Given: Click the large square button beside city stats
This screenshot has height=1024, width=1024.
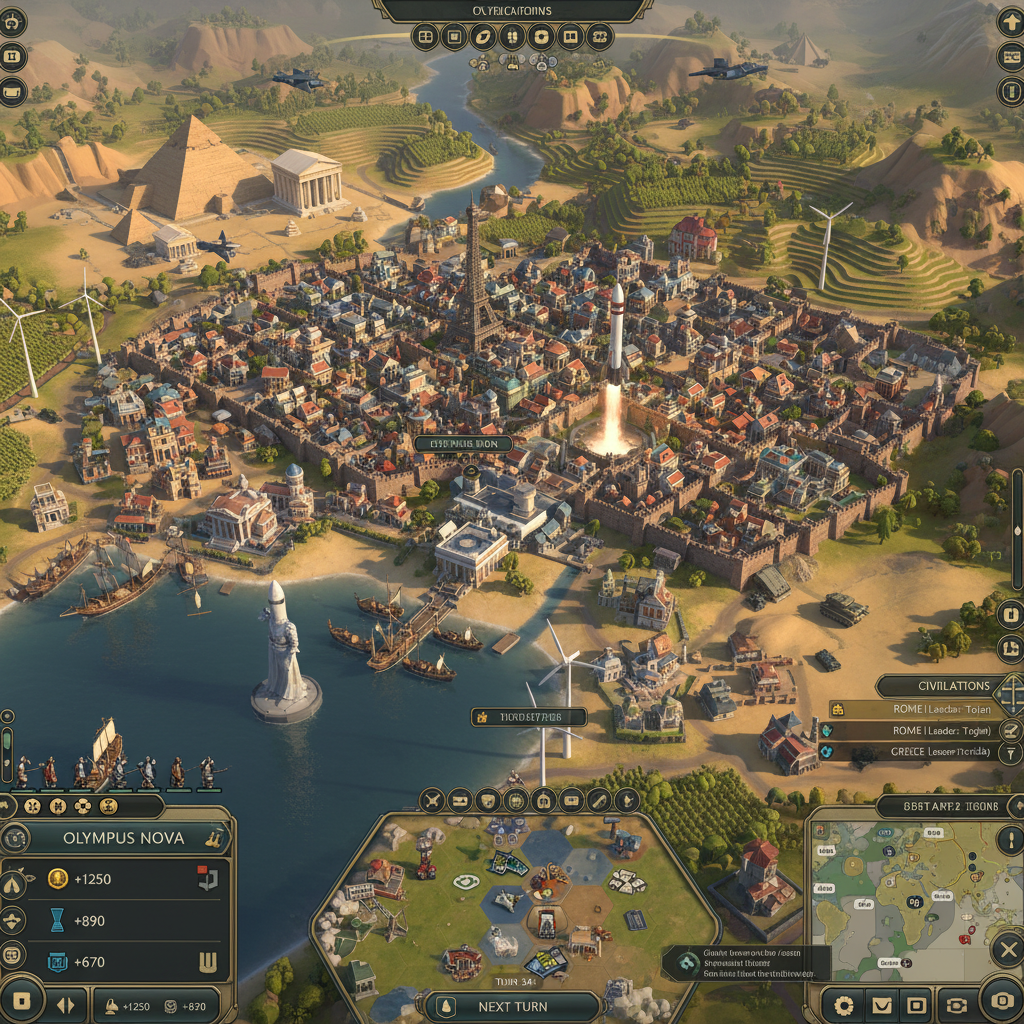Looking at the screenshot, I should pyautogui.click(x=22, y=1002).
